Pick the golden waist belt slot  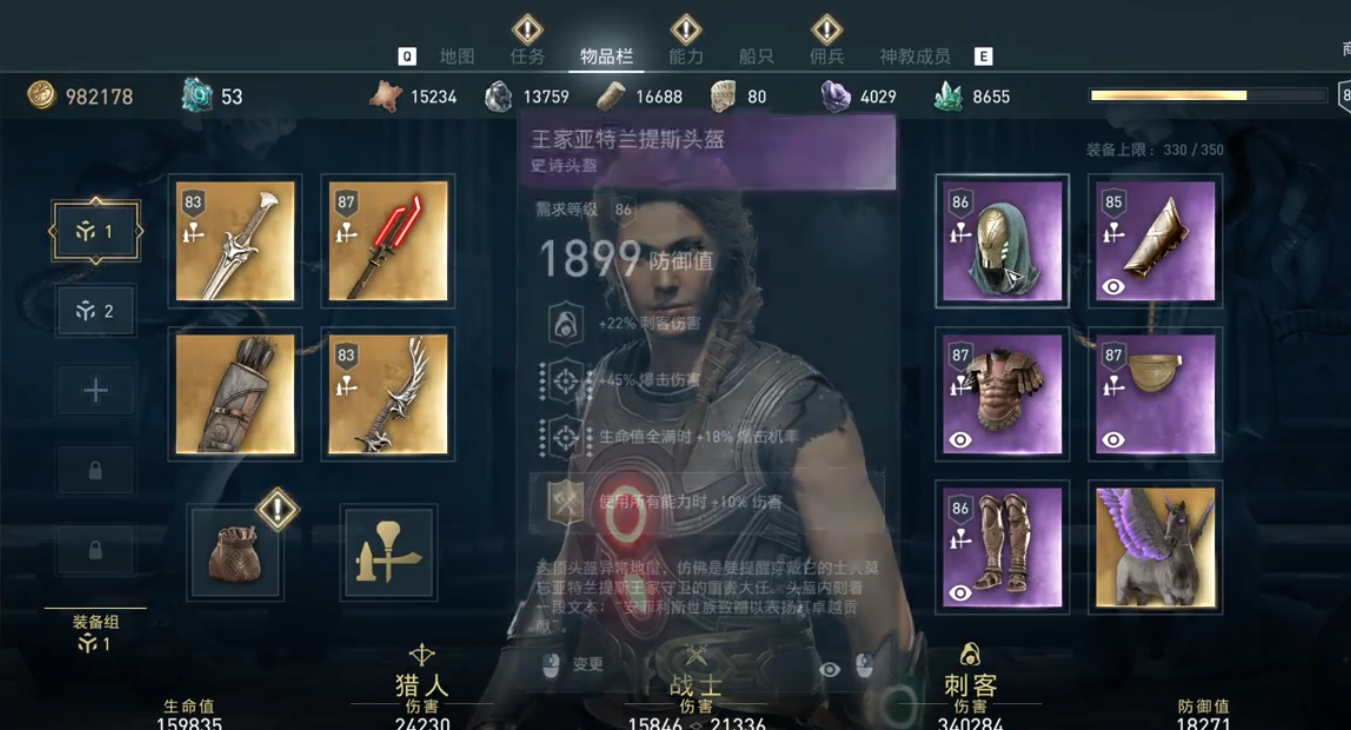coord(1155,394)
